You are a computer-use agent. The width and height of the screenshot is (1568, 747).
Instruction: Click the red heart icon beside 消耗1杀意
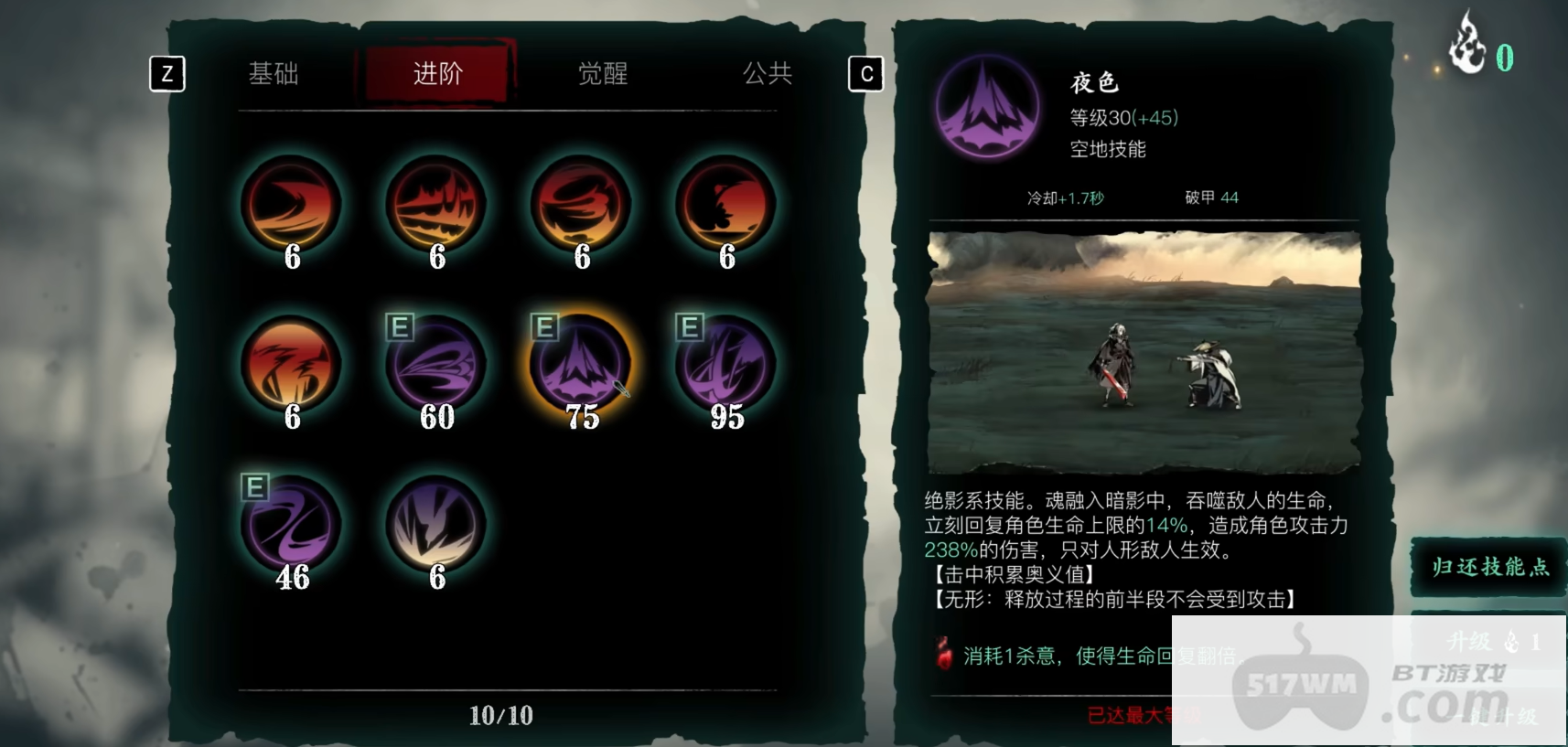942,656
